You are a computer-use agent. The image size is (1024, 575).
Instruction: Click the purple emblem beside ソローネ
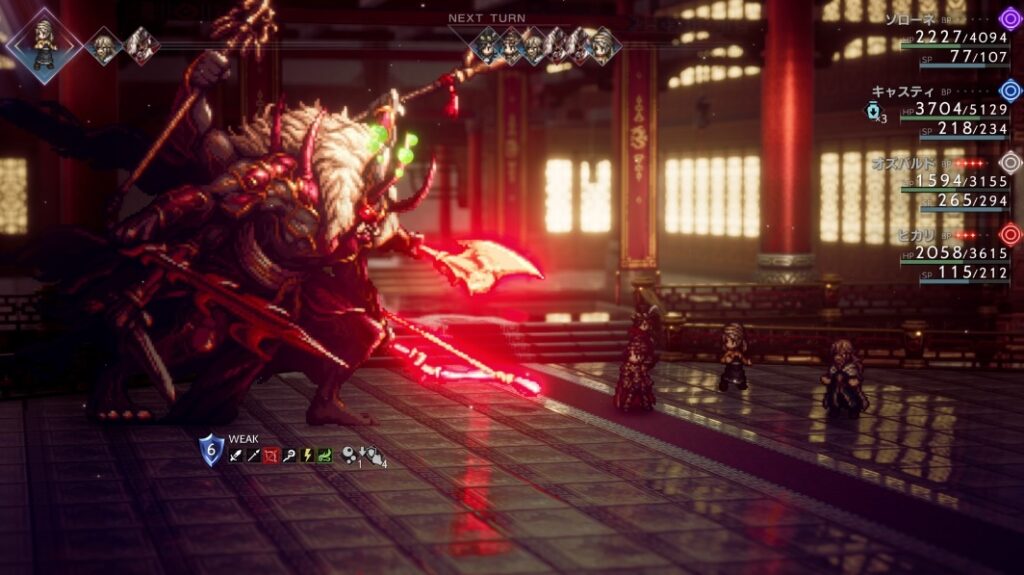coord(1010,18)
